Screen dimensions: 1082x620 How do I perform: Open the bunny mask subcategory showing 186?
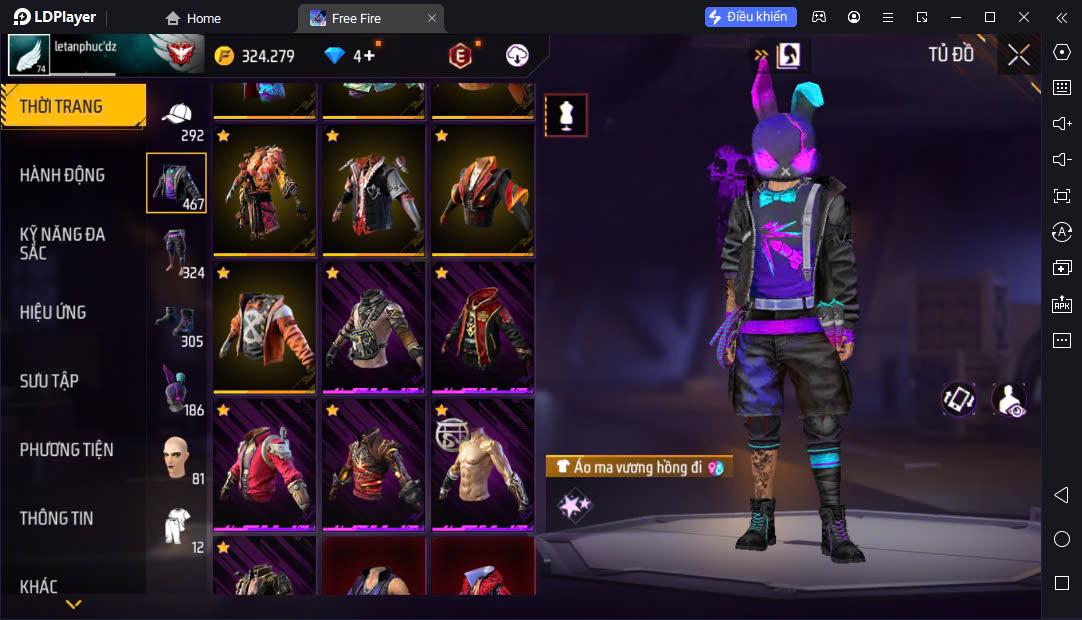(176, 389)
